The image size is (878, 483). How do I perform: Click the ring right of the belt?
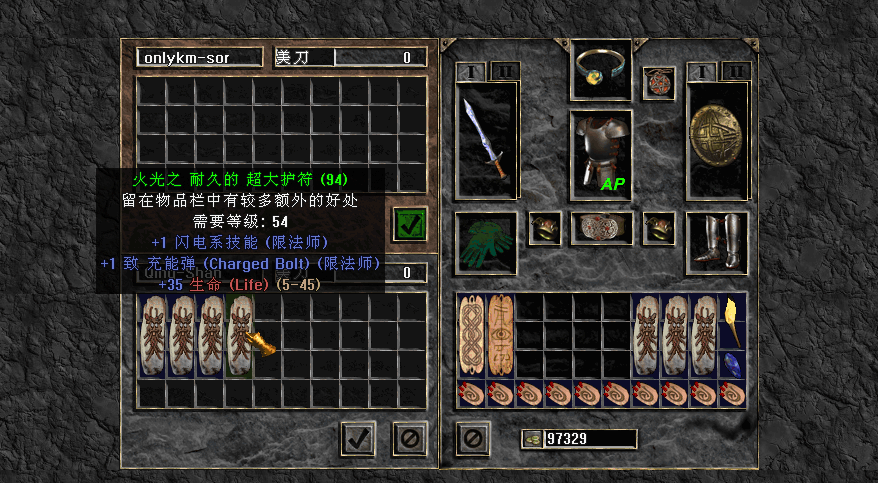658,227
